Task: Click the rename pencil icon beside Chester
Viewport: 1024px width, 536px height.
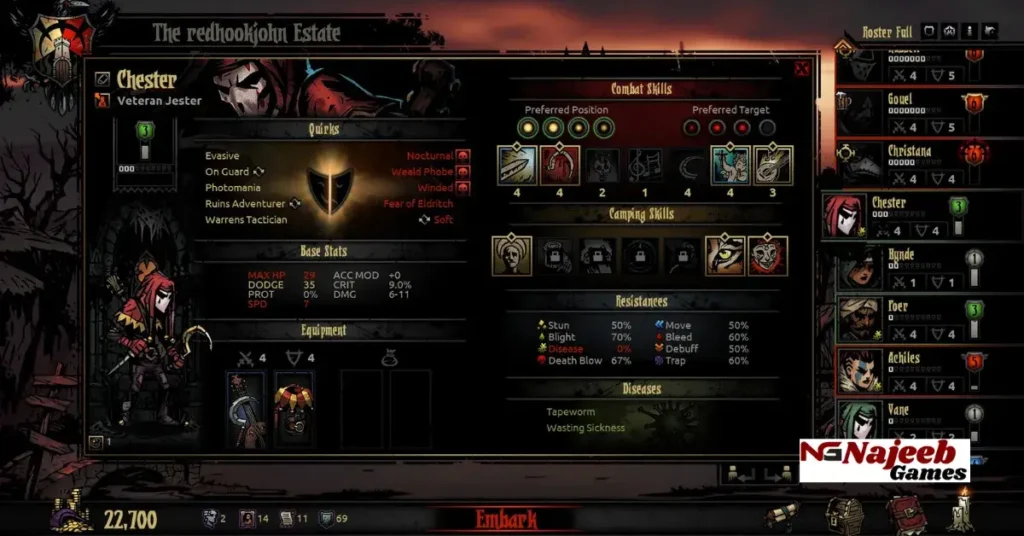Action: (x=102, y=78)
